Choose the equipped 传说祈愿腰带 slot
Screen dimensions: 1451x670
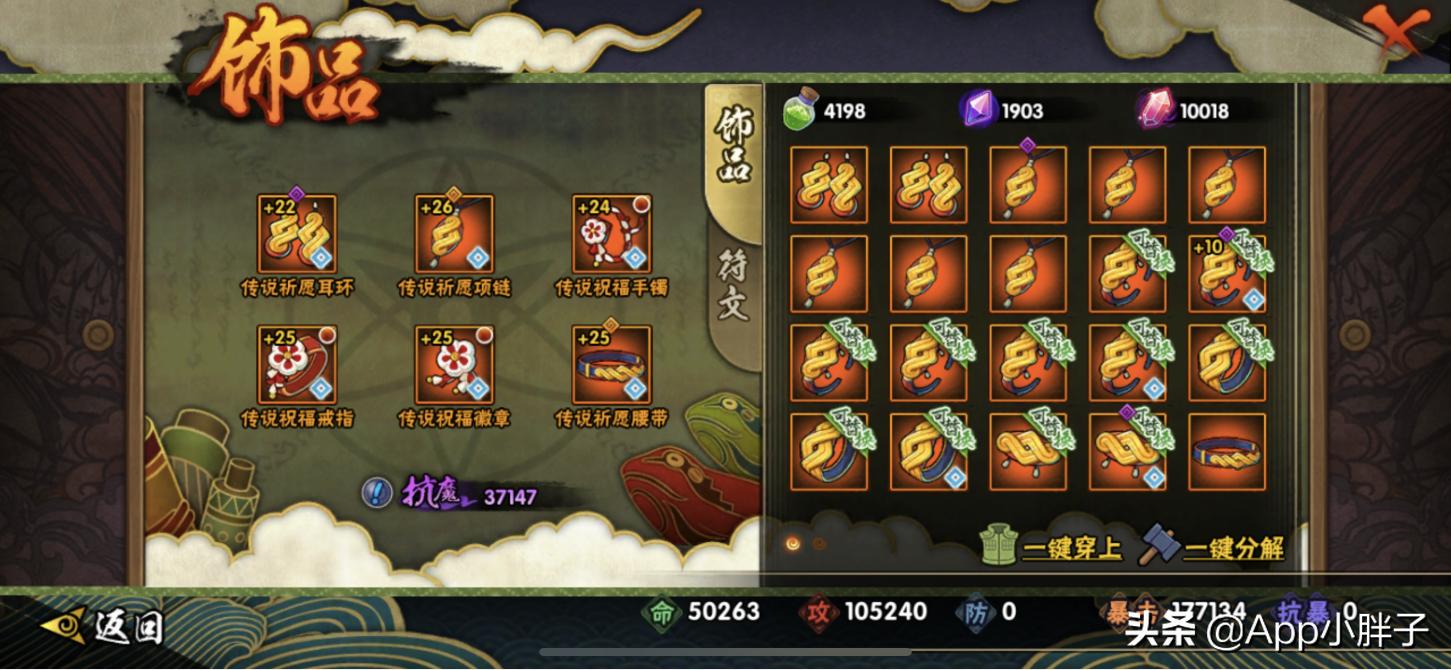tap(611, 364)
